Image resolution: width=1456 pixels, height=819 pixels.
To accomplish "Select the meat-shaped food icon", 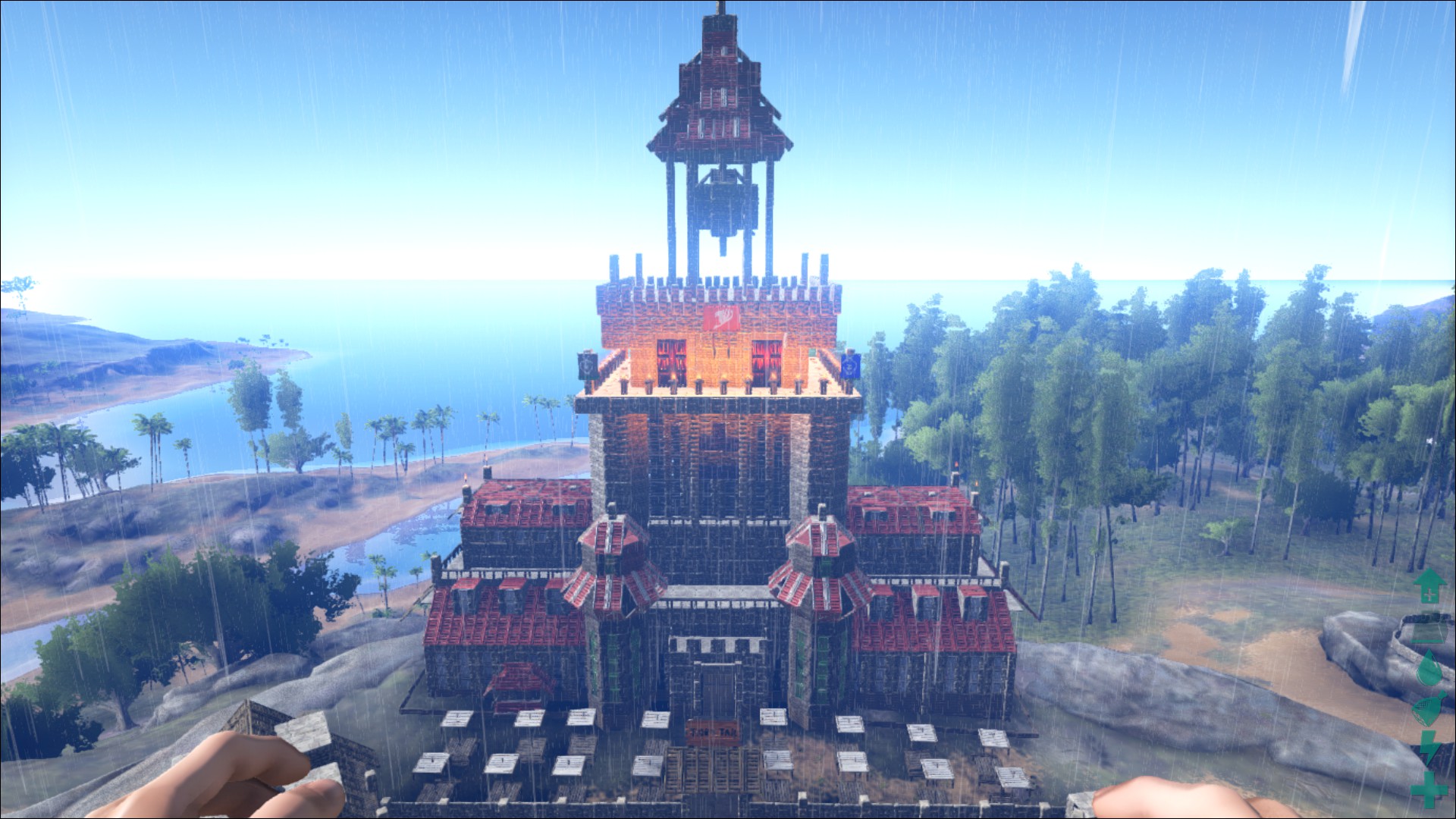I will click(1429, 711).
